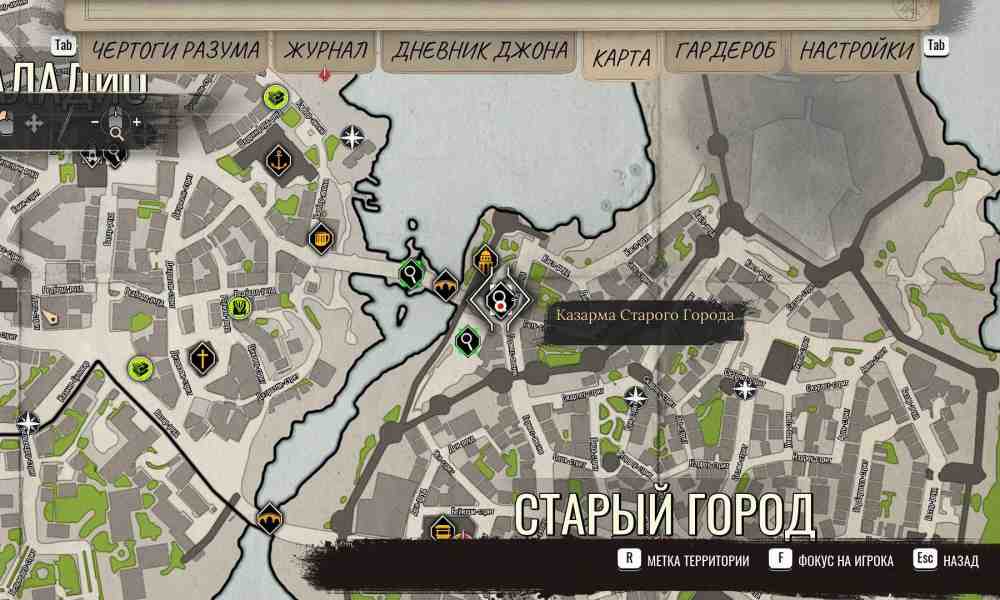The width and height of the screenshot is (1000, 600).
Task: Open the Чертоги разума tab
Action: click(176, 51)
